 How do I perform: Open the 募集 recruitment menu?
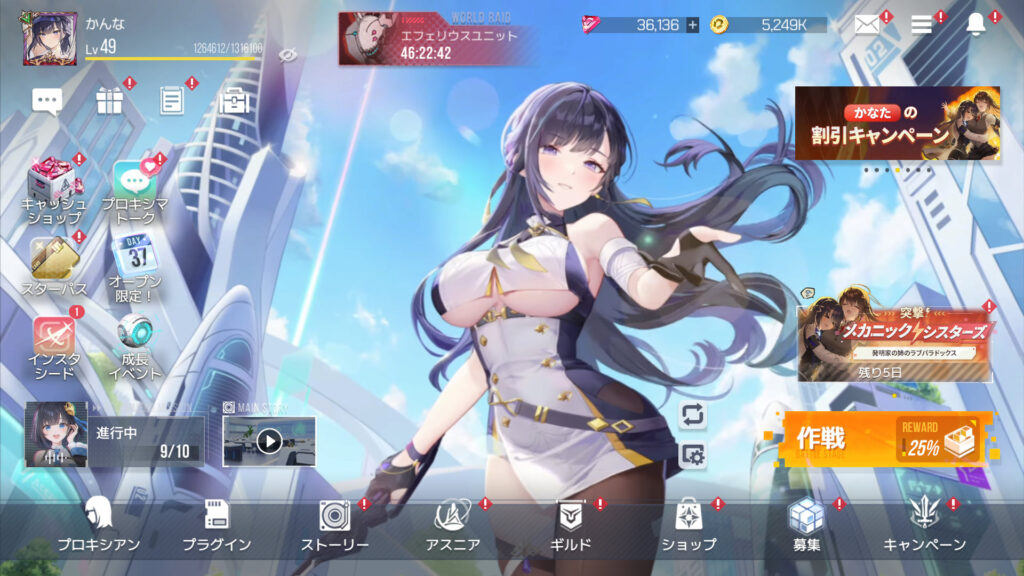click(806, 524)
